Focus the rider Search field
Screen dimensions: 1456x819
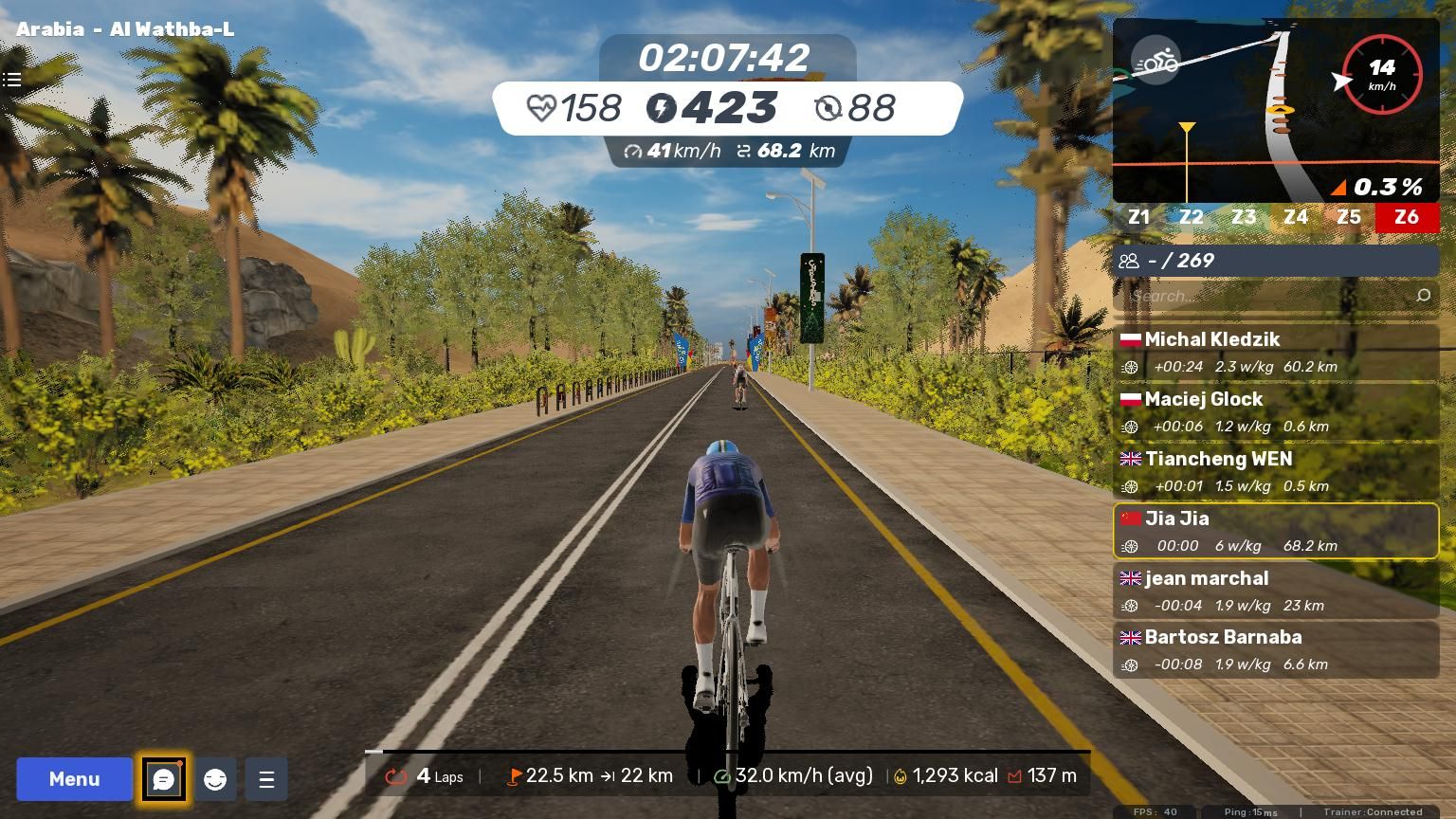tap(1265, 296)
